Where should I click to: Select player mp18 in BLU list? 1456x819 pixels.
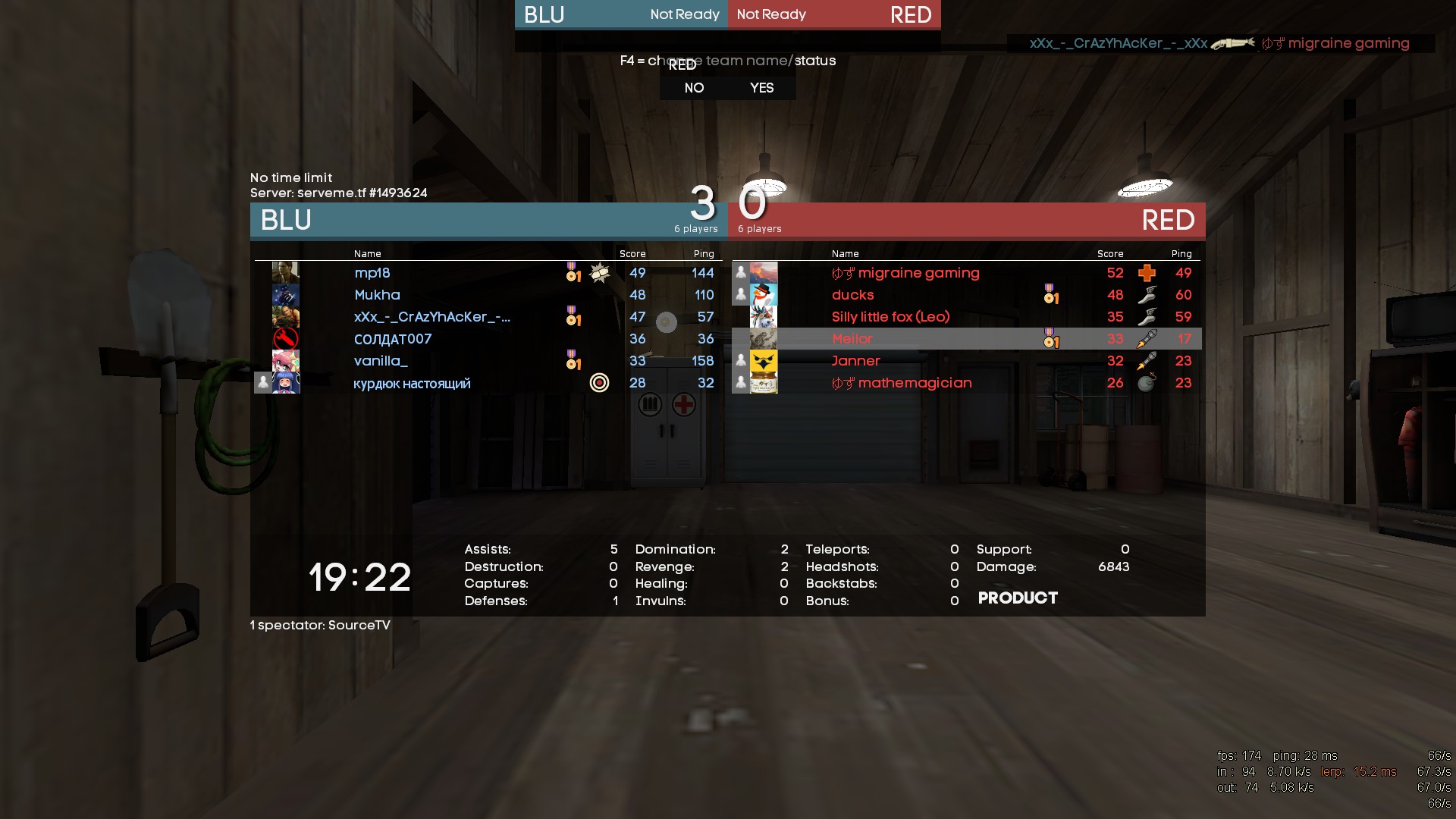pos(372,273)
